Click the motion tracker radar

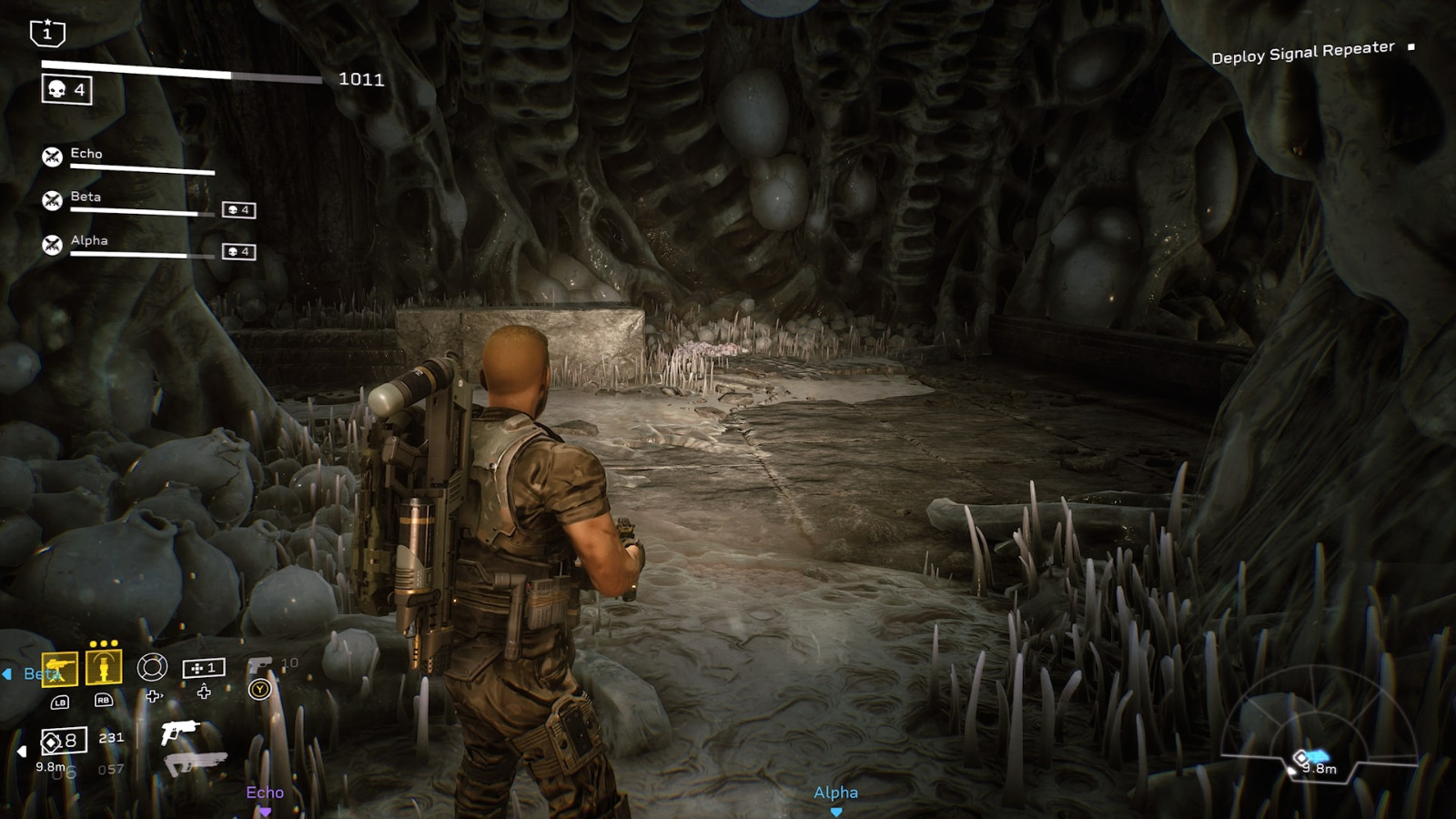(1318, 728)
